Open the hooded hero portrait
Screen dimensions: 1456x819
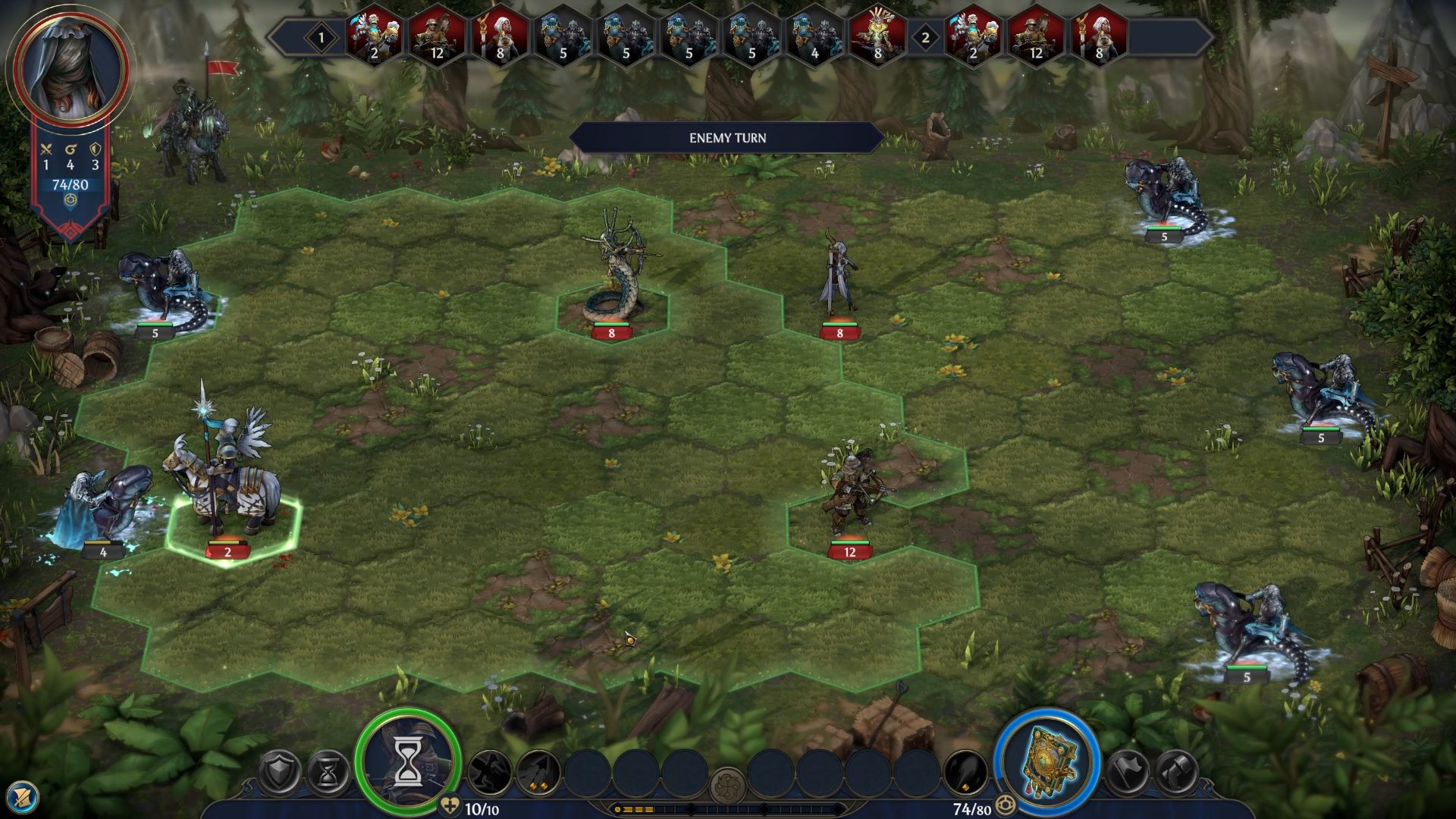pos(71,67)
